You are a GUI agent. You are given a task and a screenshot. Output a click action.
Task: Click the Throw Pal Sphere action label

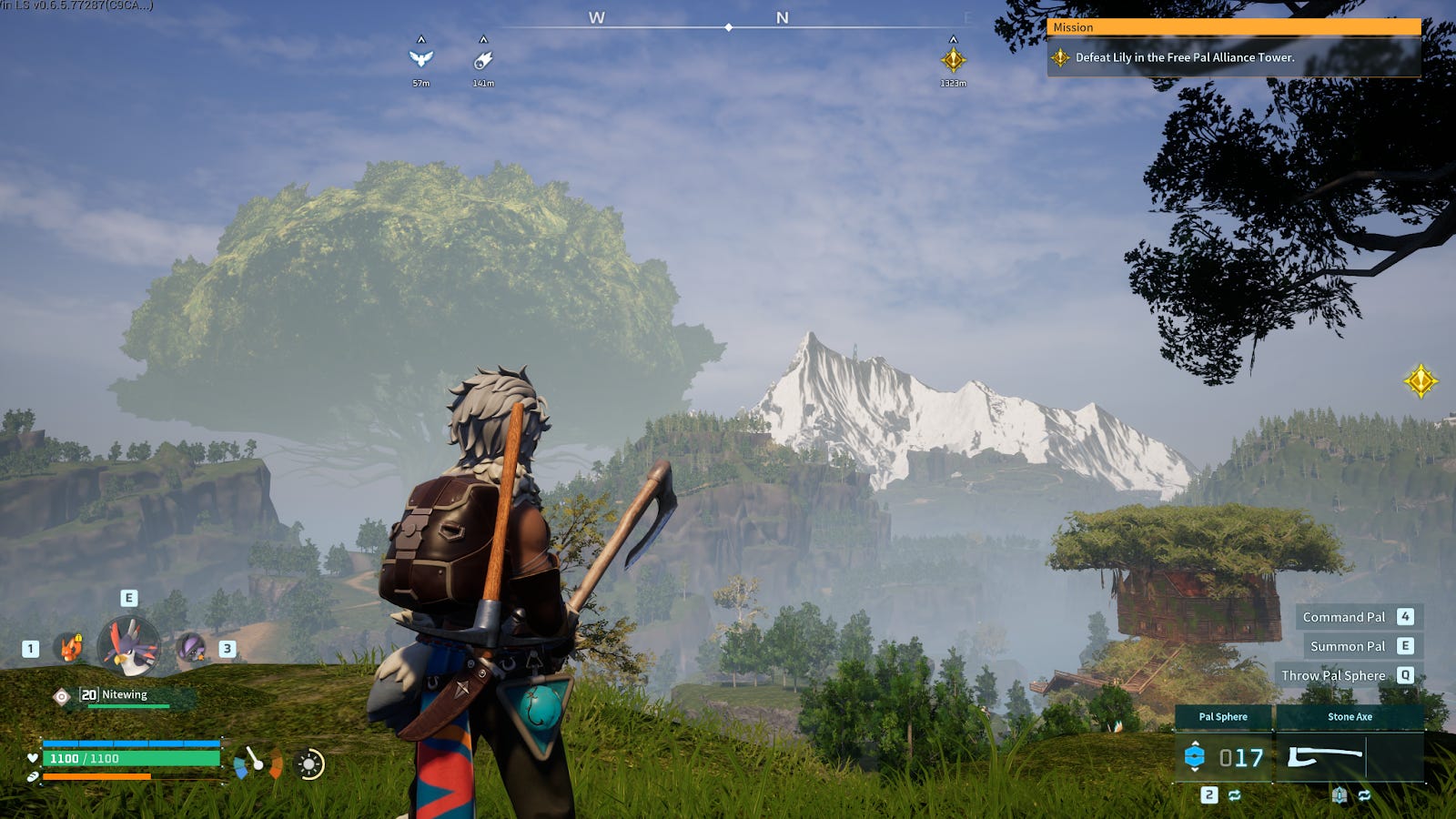click(1333, 675)
